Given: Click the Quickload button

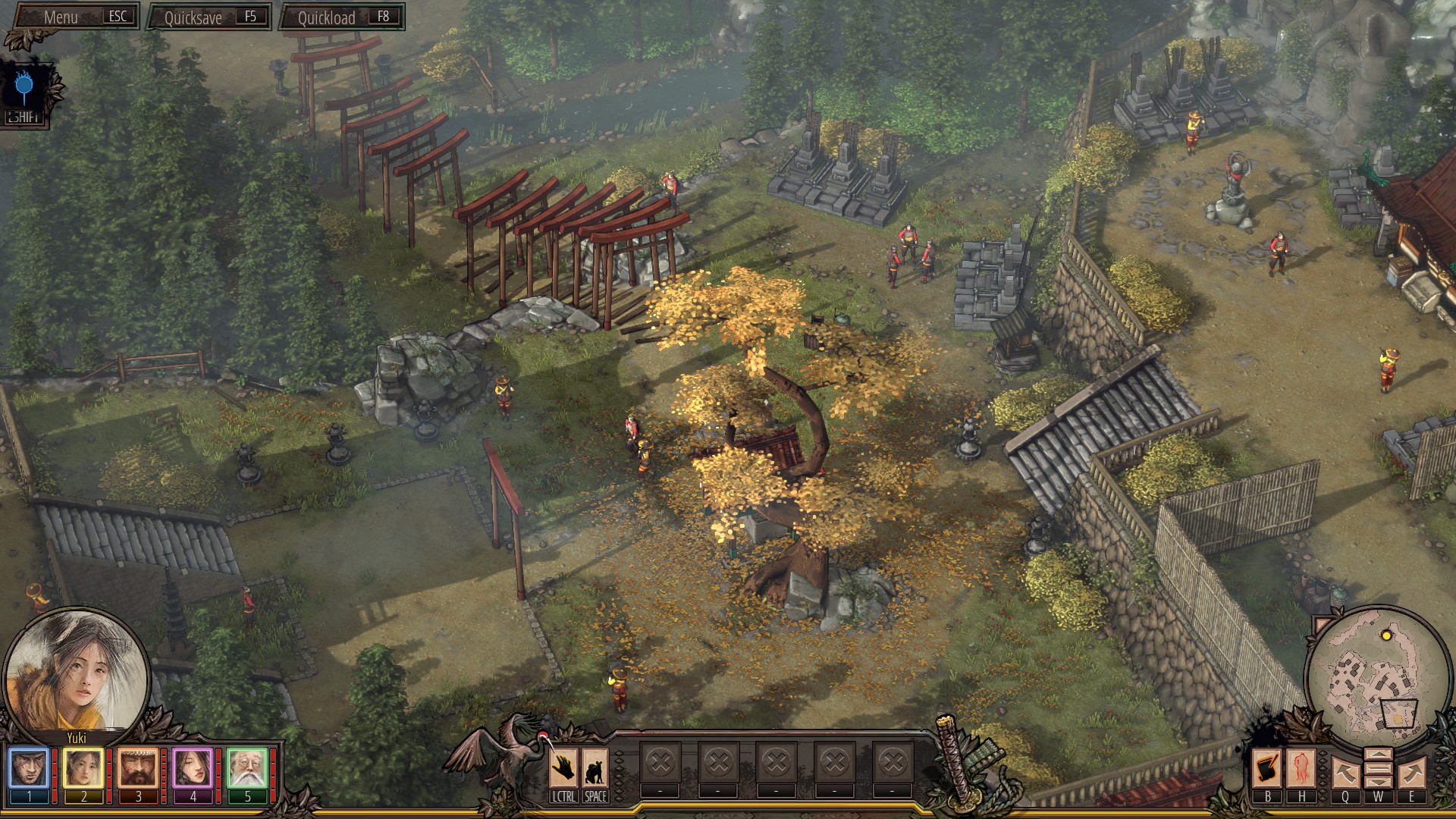Looking at the screenshot, I should tap(341, 17).
